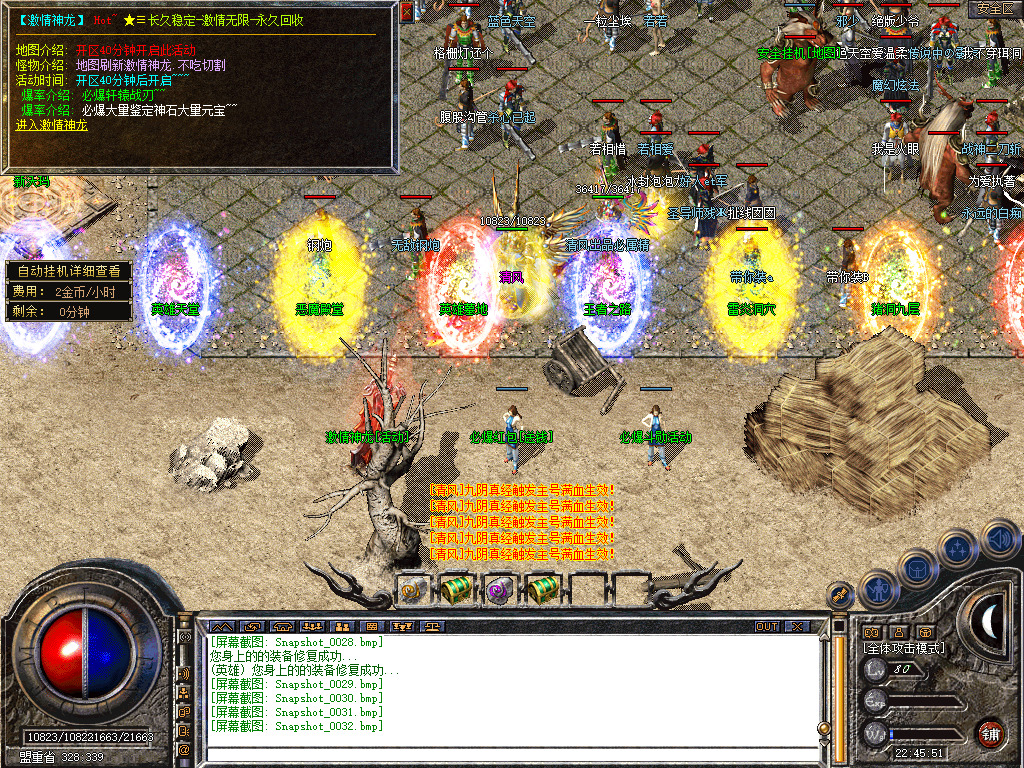
Task: Switch the 全体攻击模式 attack mode
Action: click(904, 648)
